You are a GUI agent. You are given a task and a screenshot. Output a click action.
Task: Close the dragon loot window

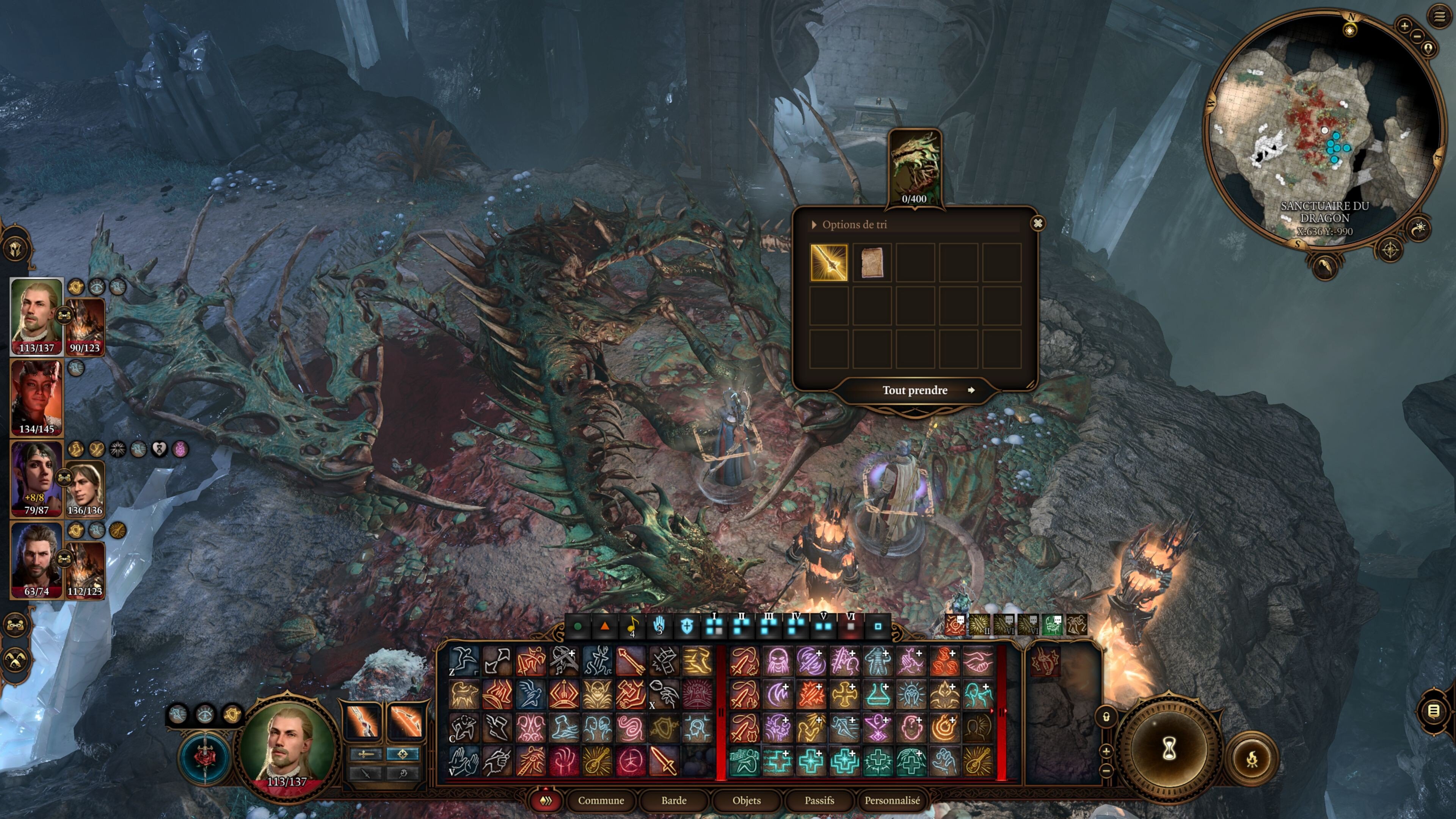[x=1038, y=223]
